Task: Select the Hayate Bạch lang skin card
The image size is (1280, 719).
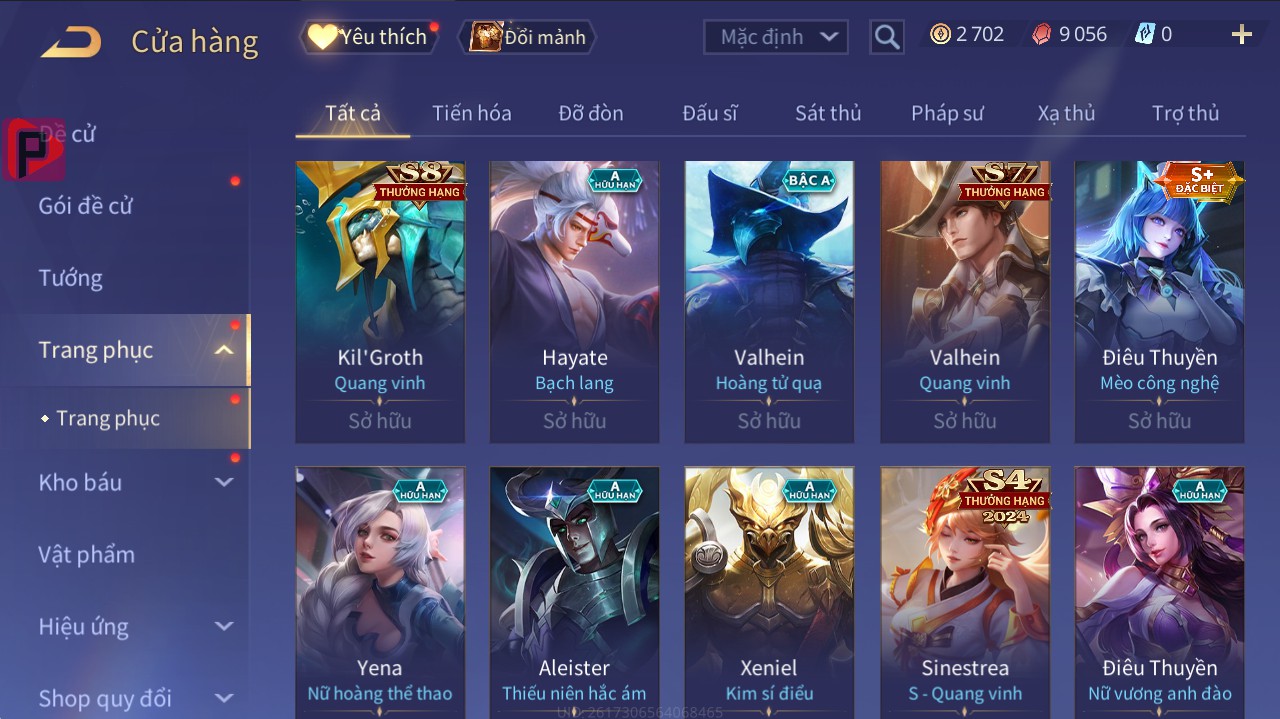Action: point(574,301)
